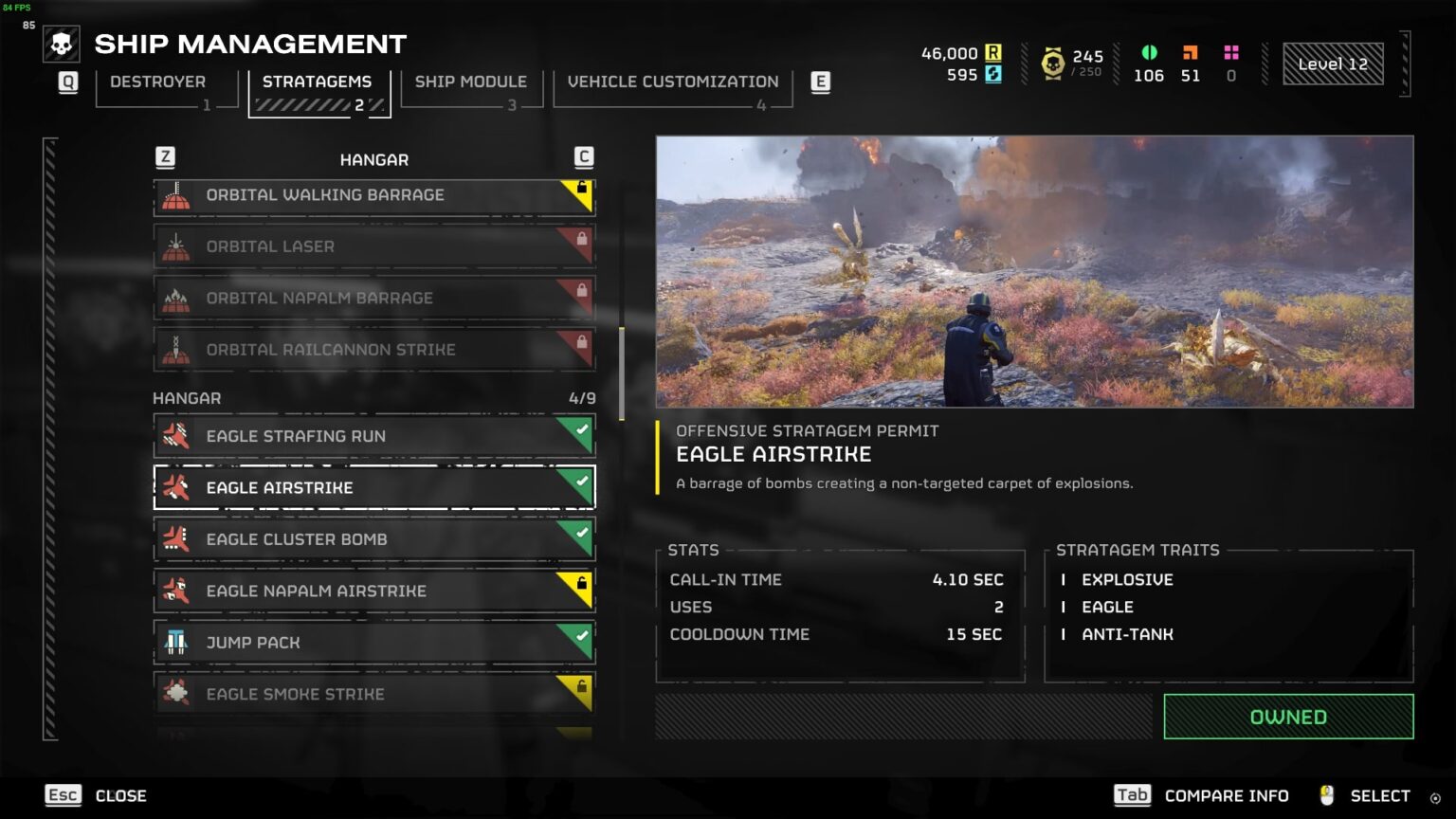Image resolution: width=1456 pixels, height=819 pixels.
Task: Click the stratagem list scrollbar handle
Action: pos(622,373)
